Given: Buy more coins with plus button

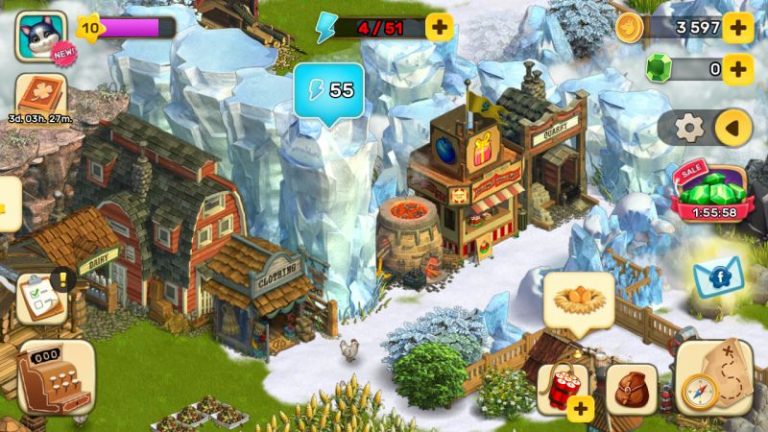Looking at the screenshot, I should (738, 27).
